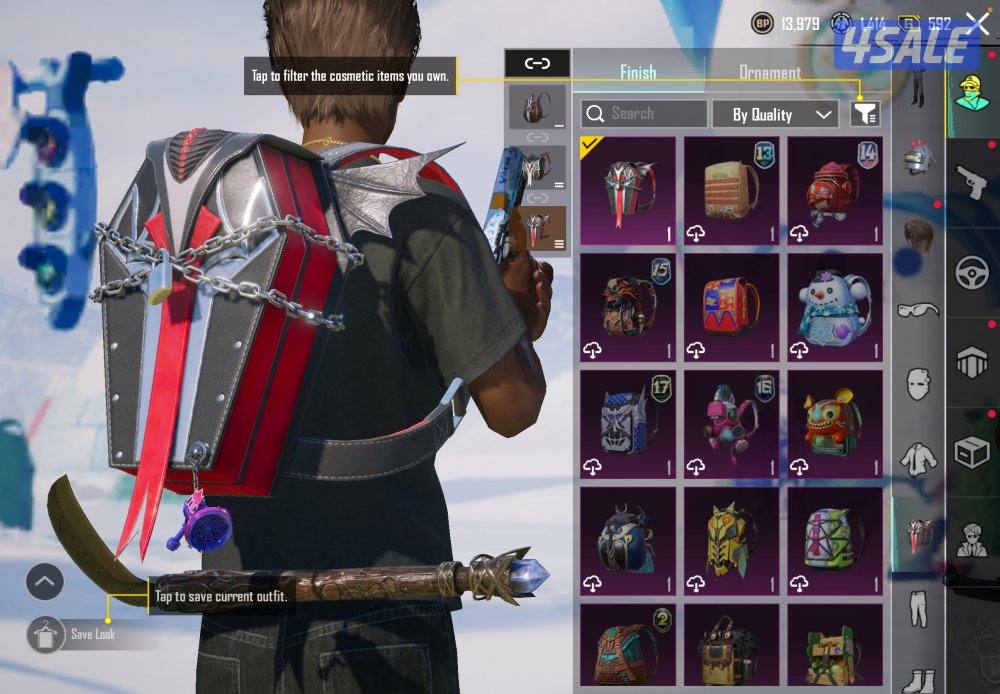Select the yellow bee-striped backpack
Image resolution: width=1000 pixels, height=694 pixels.
coord(731,541)
